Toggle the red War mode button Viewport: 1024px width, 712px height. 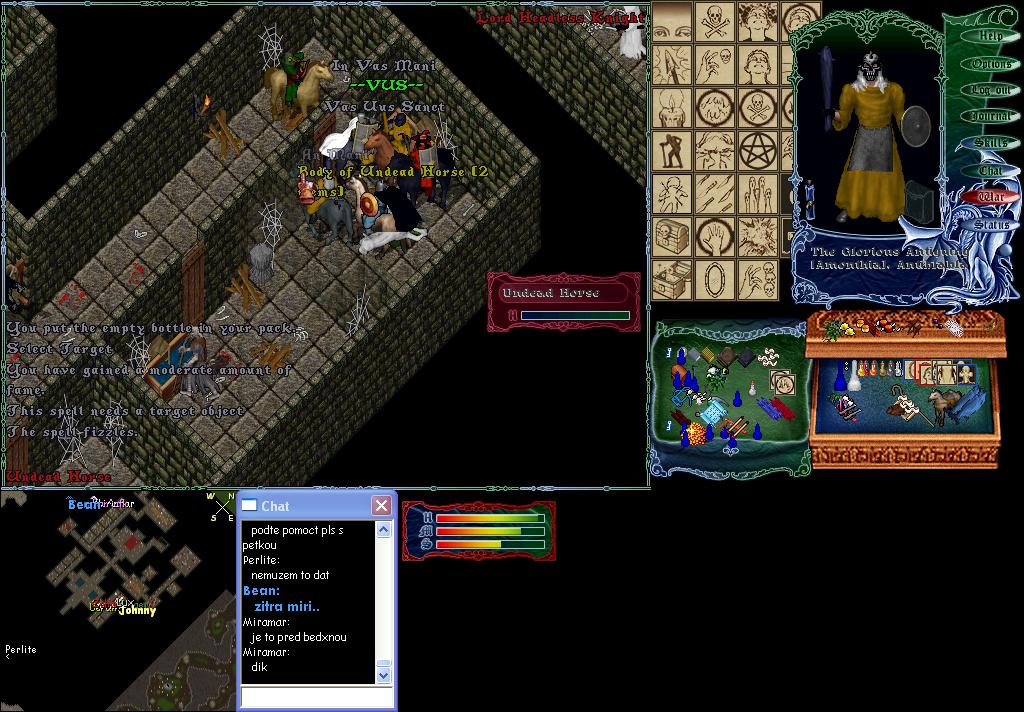click(991, 198)
